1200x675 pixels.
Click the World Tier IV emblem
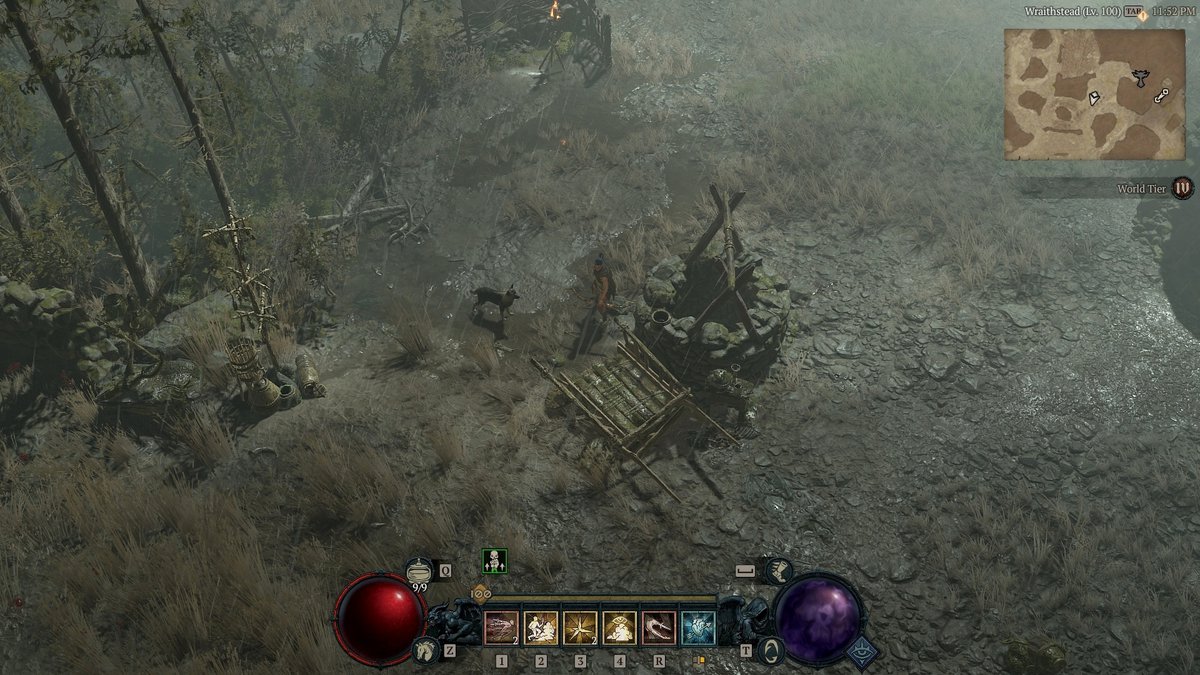pos(1183,187)
